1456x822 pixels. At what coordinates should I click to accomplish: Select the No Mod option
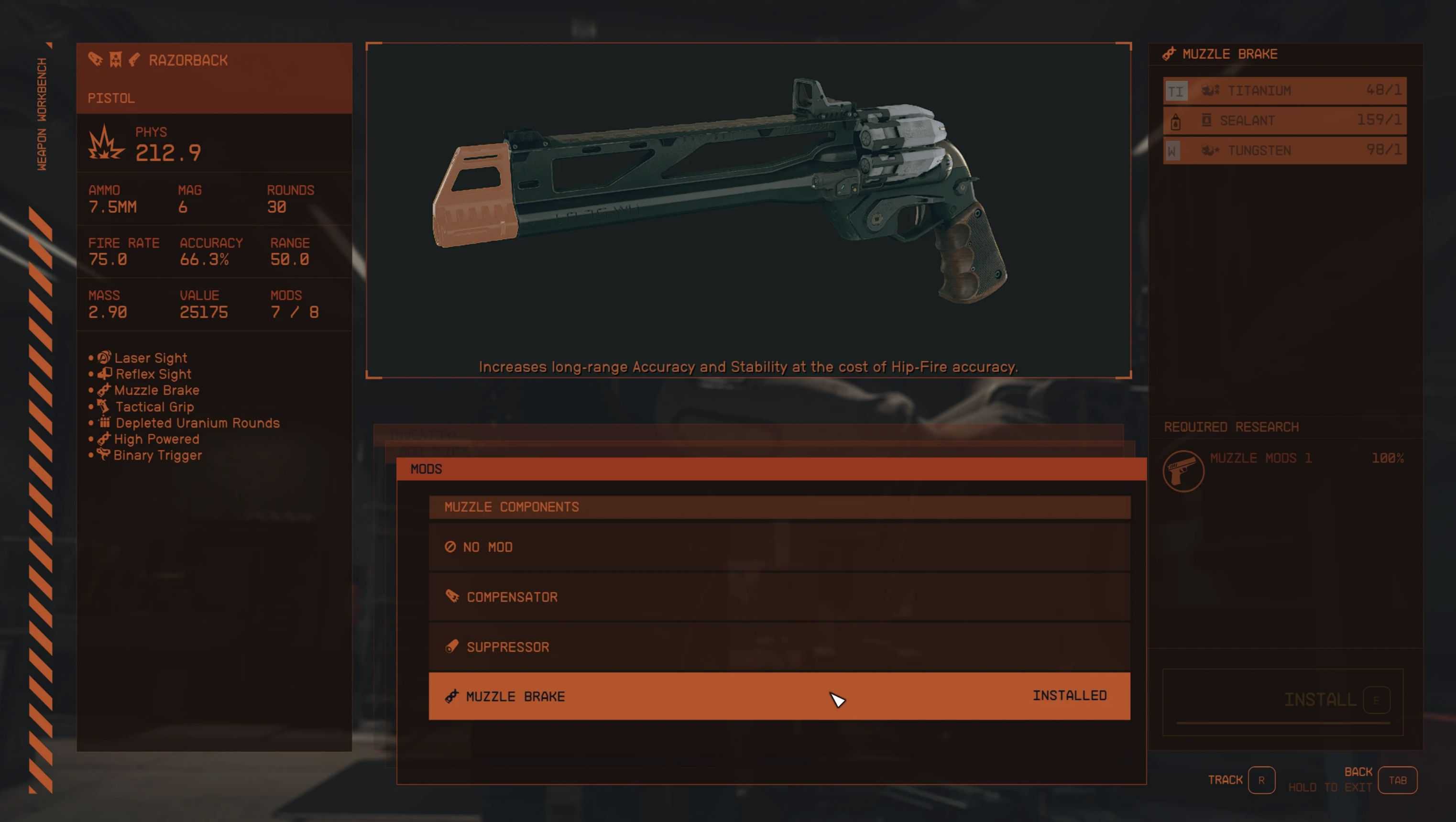pyautogui.click(x=779, y=547)
